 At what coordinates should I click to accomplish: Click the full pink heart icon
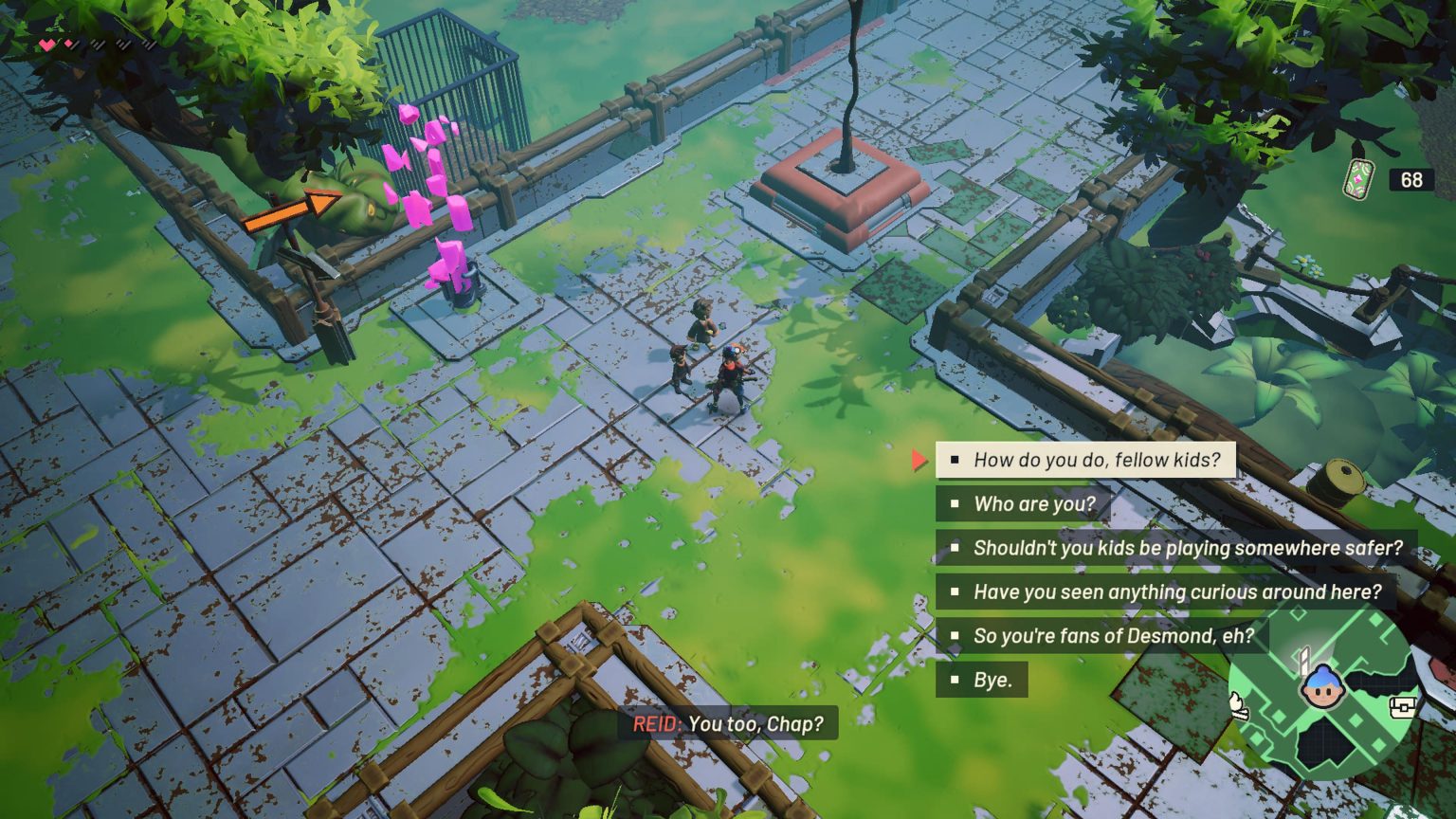tap(46, 44)
